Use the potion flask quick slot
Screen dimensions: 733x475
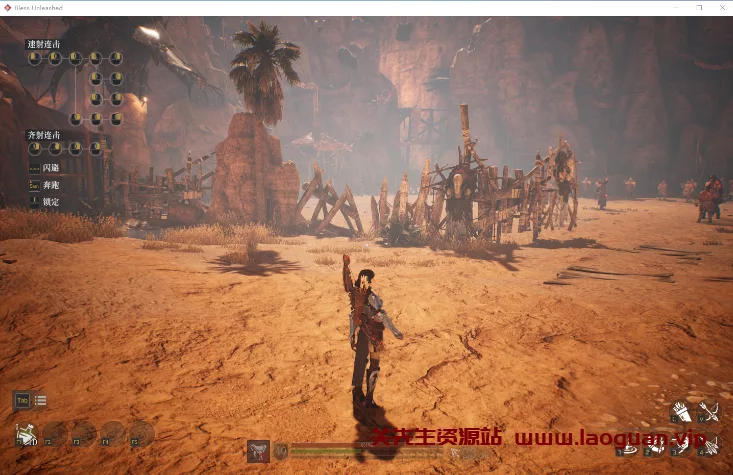click(26, 434)
